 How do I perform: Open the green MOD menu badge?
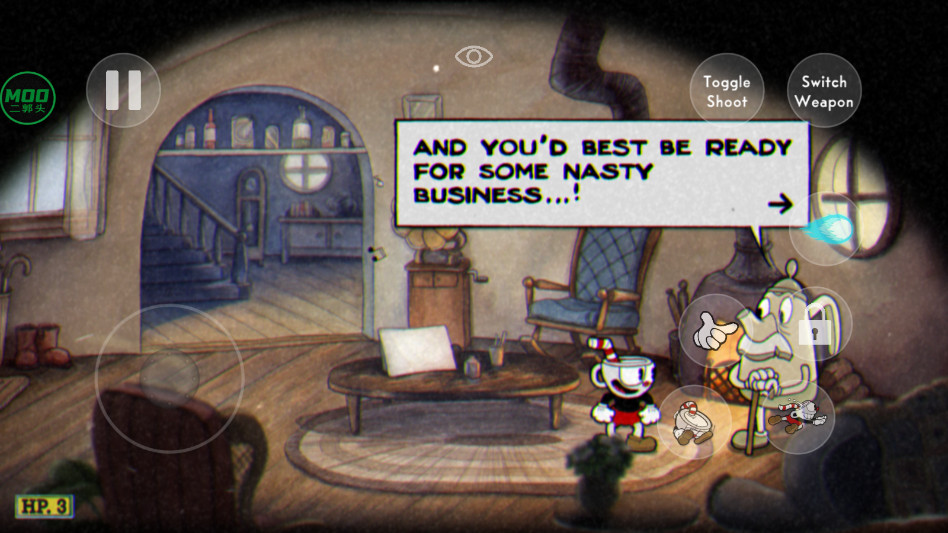pyautogui.click(x=28, y=98)
